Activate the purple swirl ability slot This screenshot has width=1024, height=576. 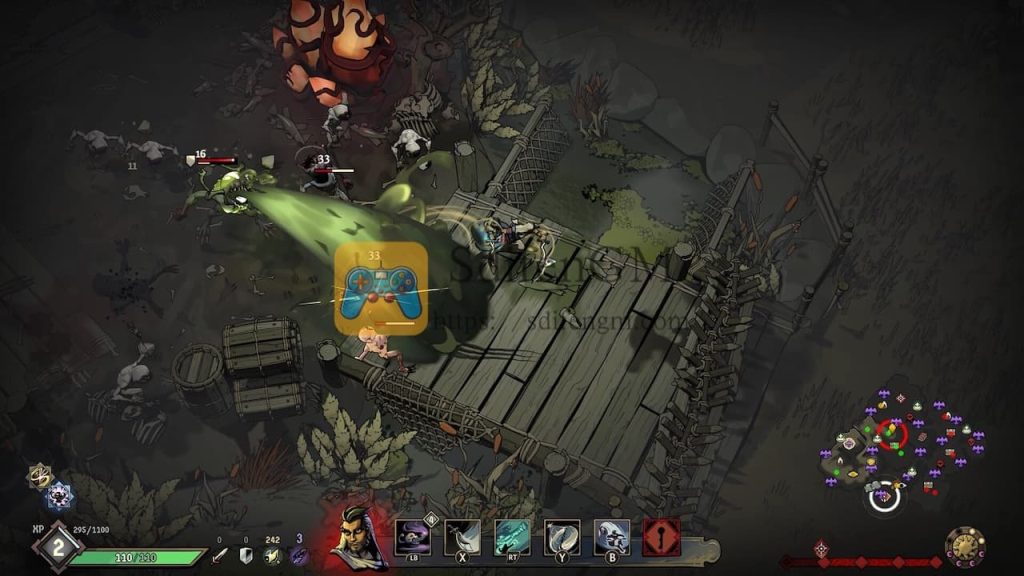point(412,537)
